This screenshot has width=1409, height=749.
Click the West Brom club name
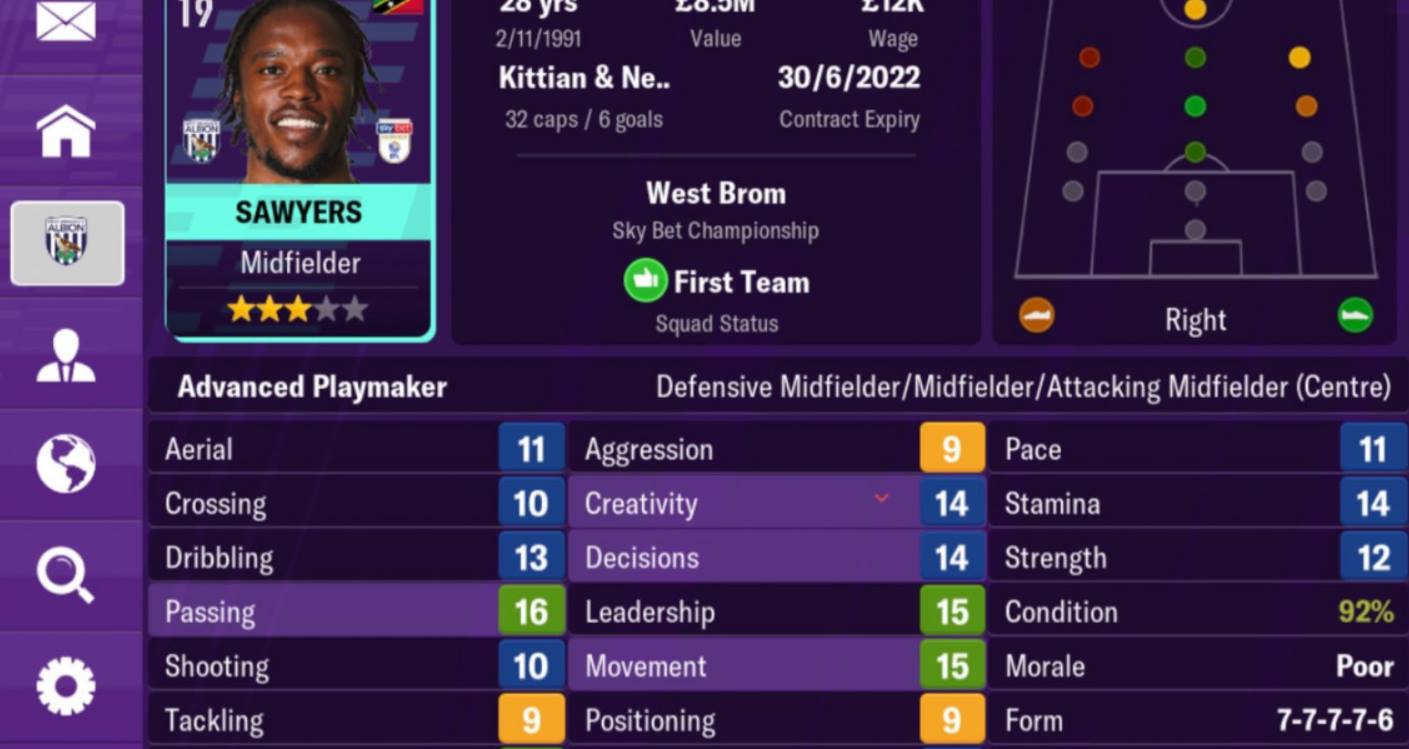point(715,193)
